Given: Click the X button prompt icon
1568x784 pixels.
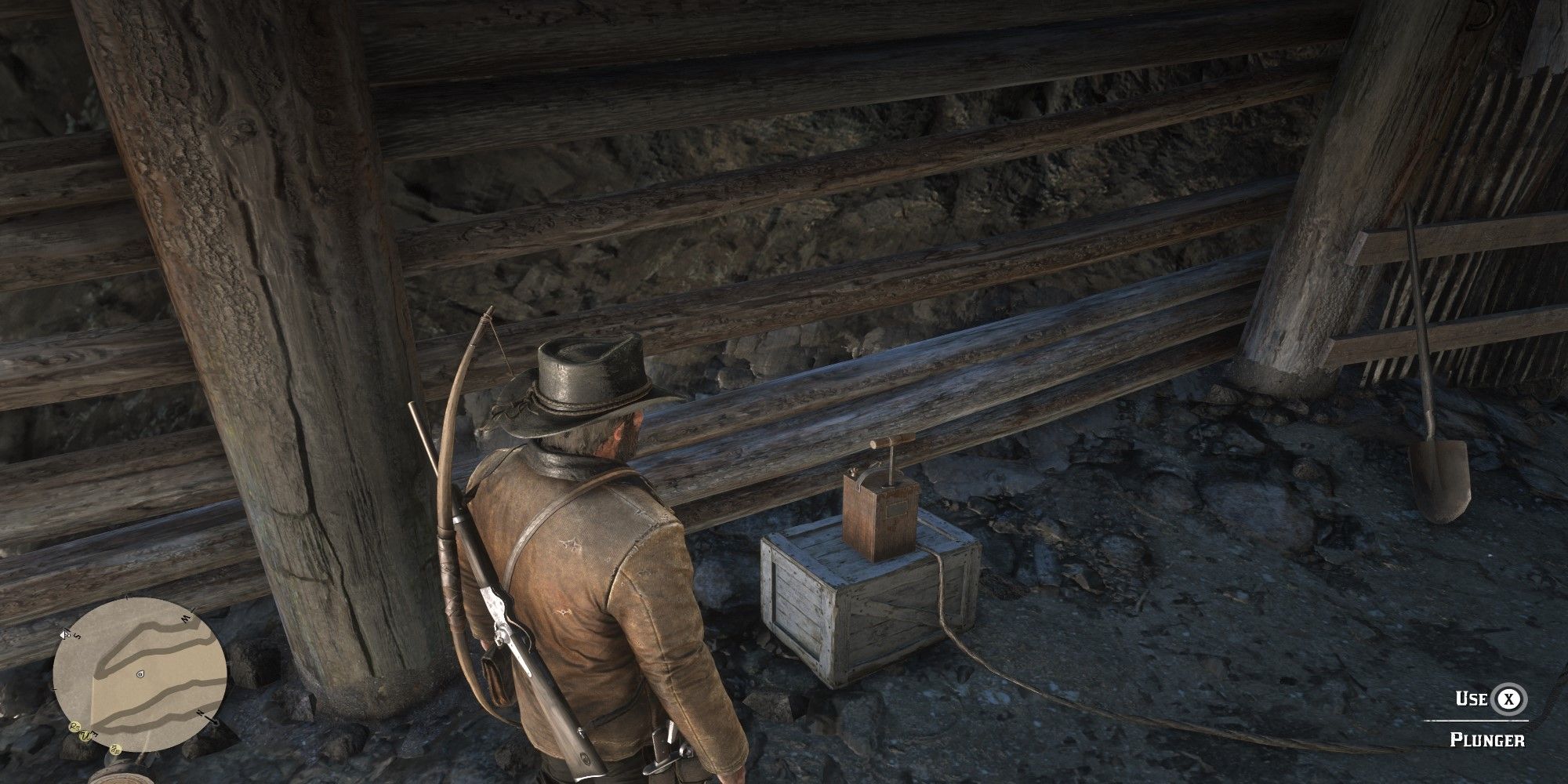Looking at the screenshot, I should point(1509,699).
